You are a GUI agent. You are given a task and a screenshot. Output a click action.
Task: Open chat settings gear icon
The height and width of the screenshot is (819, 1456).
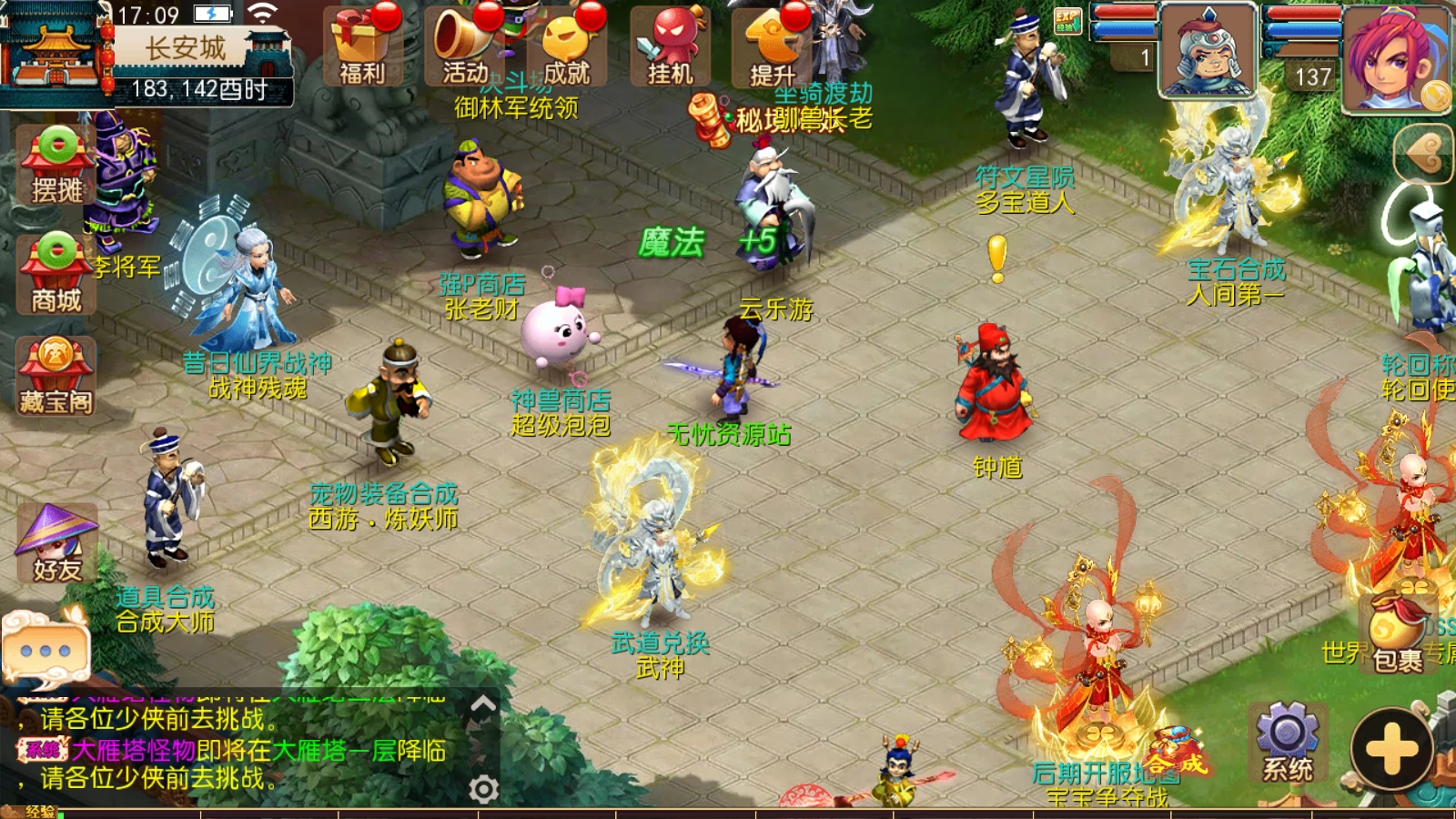[483, 789]
